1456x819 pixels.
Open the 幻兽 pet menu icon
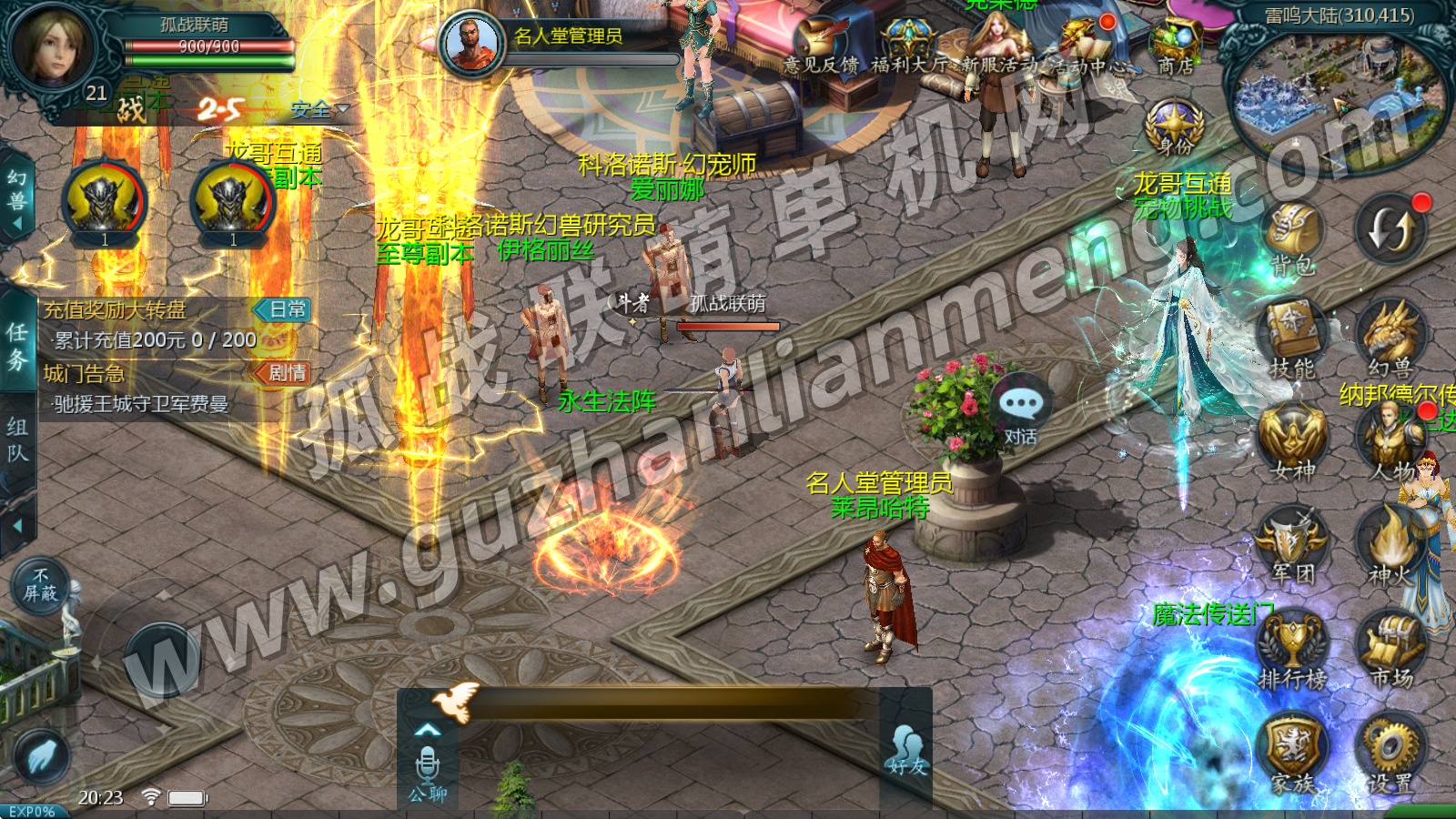click(x=1390, y=337)
